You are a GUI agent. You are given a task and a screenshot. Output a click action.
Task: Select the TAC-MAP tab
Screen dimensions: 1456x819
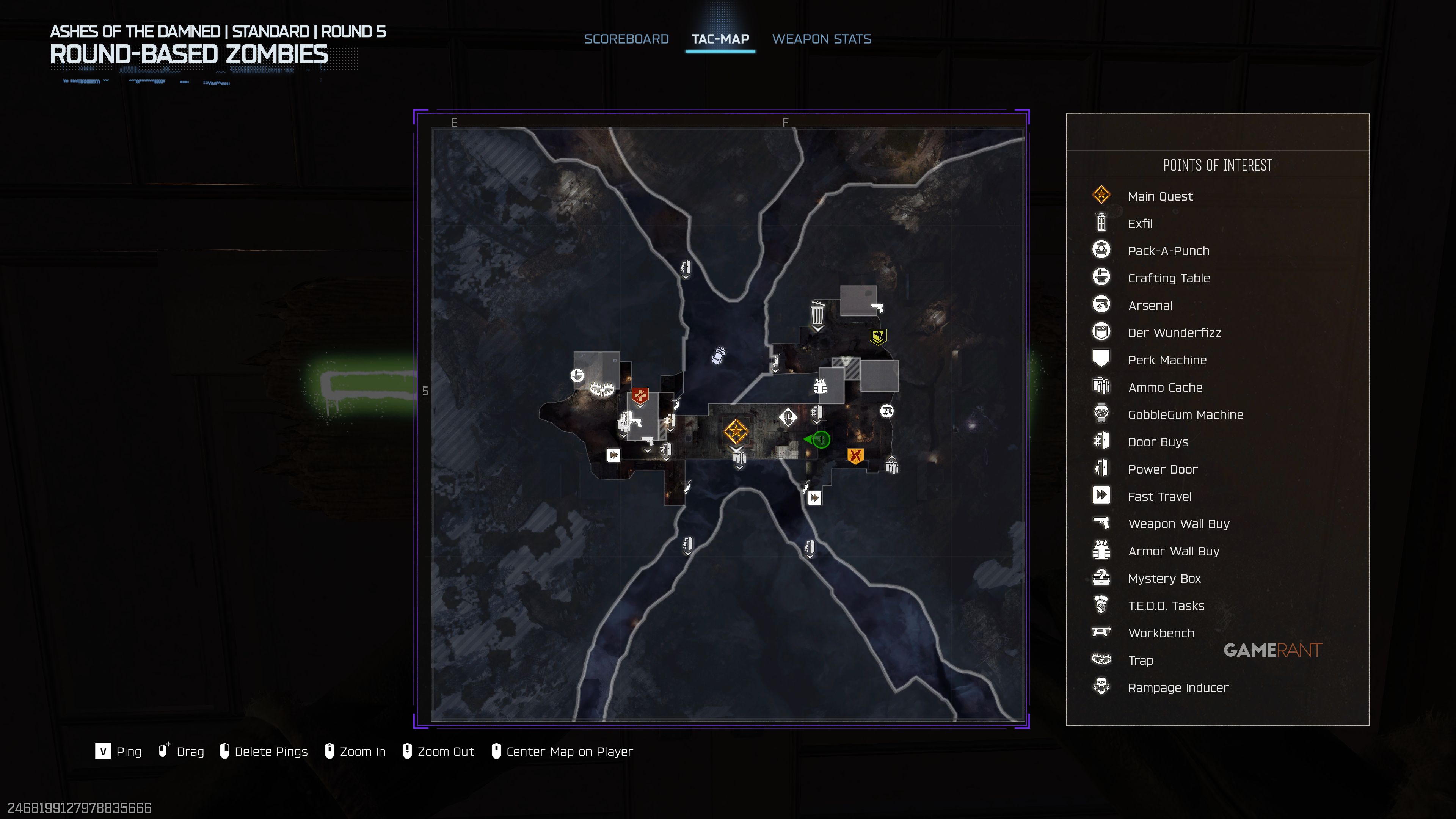720,39
